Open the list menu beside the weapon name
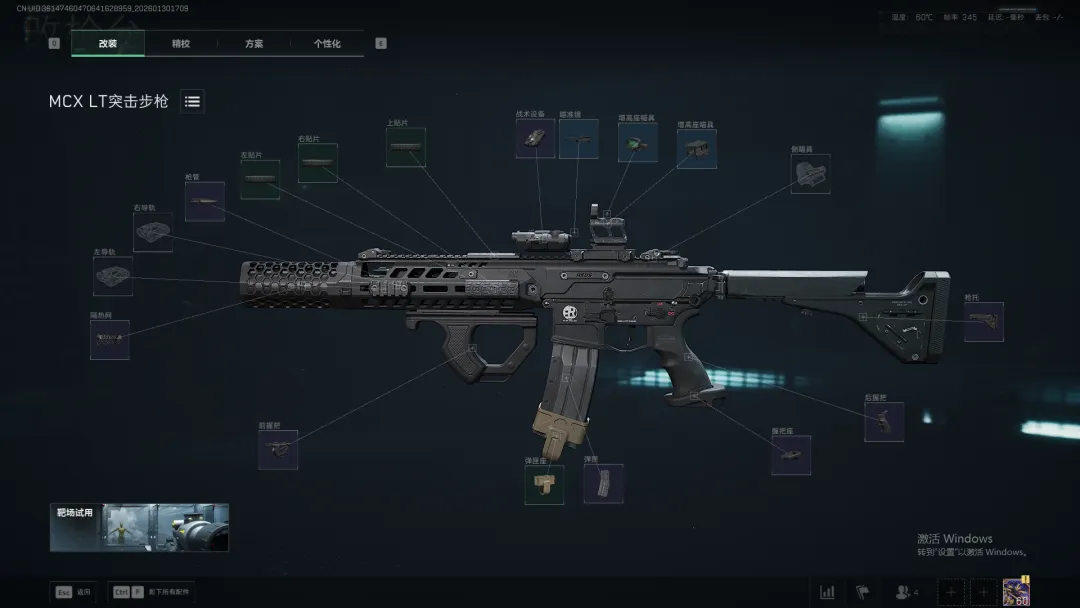The height and width of the screenshot is (608, 1080). 192,101
